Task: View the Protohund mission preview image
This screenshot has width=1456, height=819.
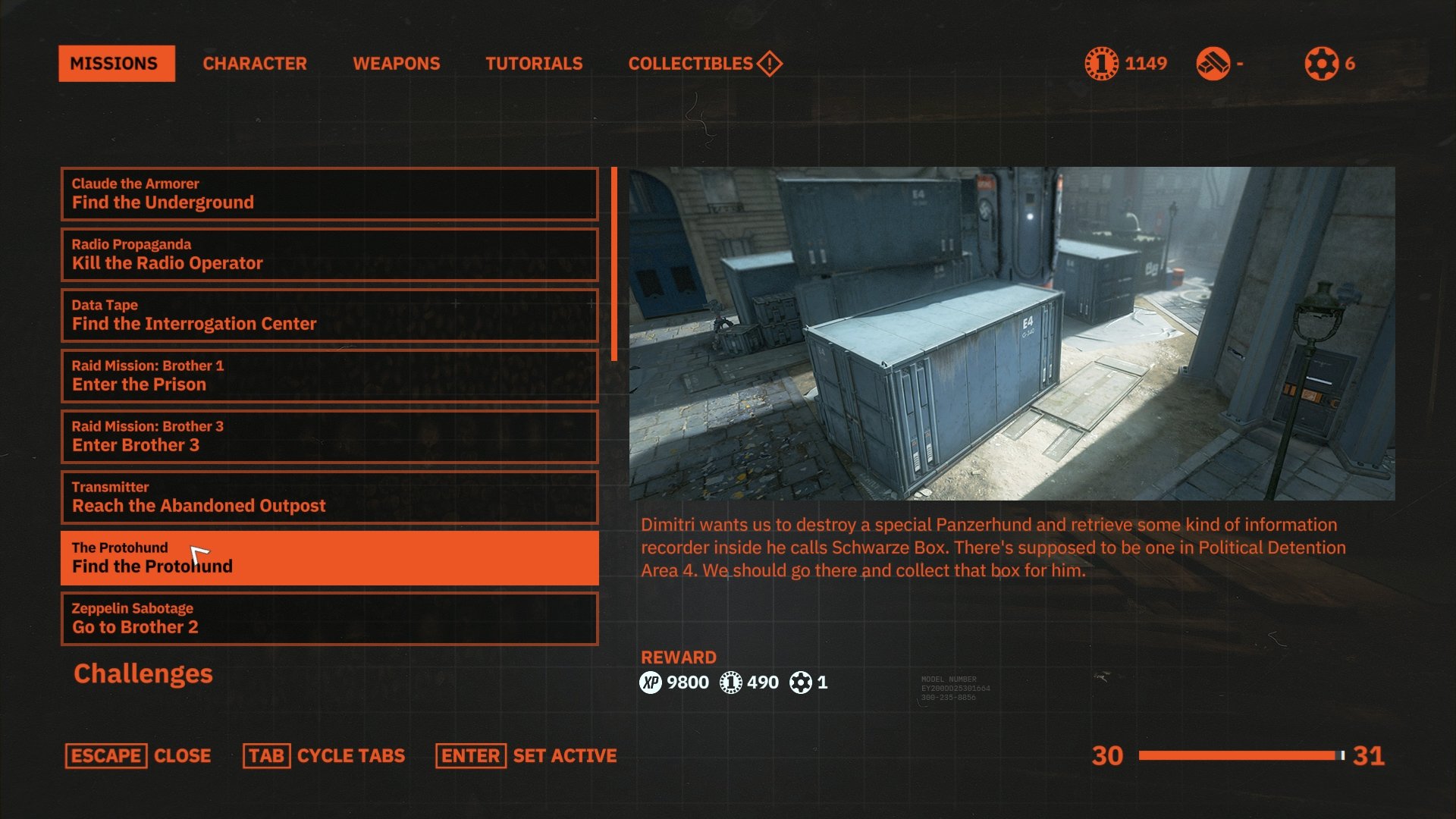Action: point(1012,334)
